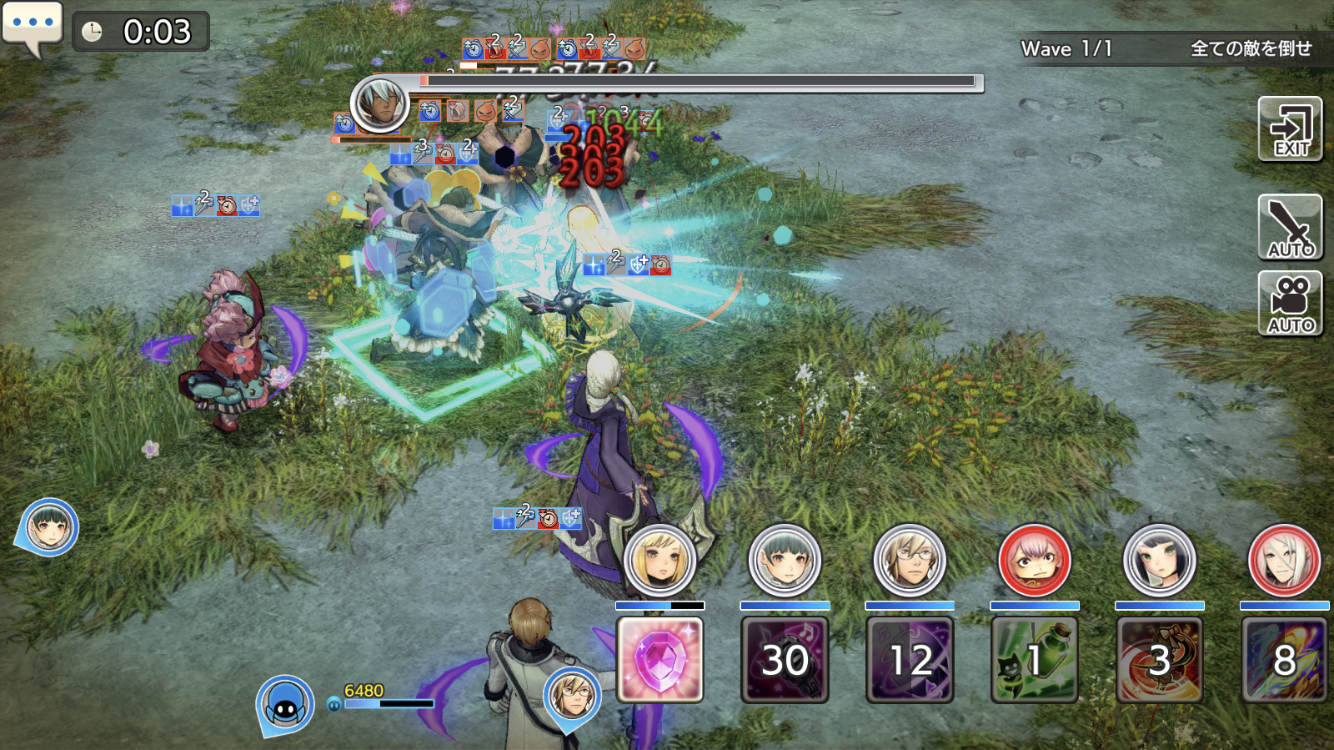
Task: Select the black-haired party member portrait
Action: tap(1160, 561)
